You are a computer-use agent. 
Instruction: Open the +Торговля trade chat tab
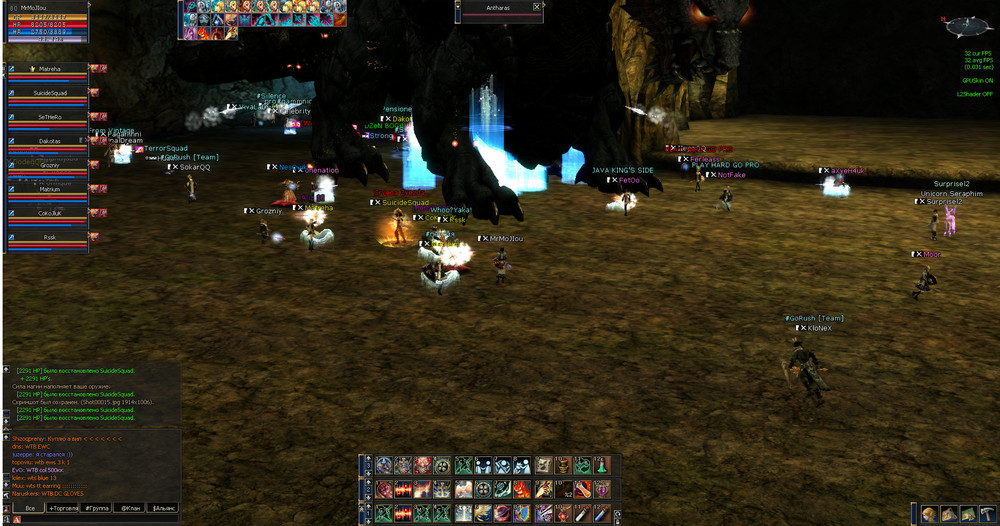coord(61,508)
